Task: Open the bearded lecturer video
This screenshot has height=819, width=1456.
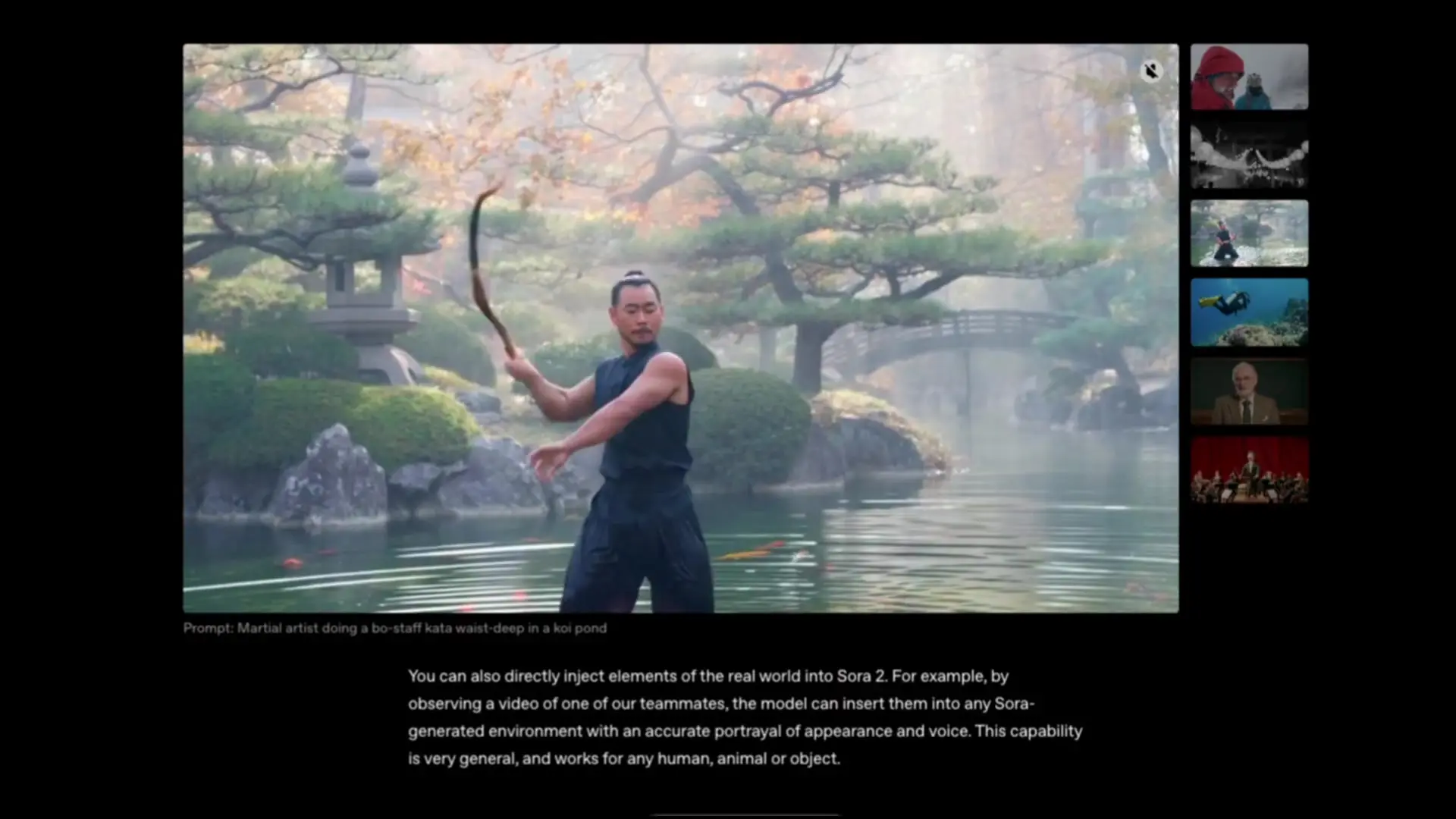Action: [1248, 391]
